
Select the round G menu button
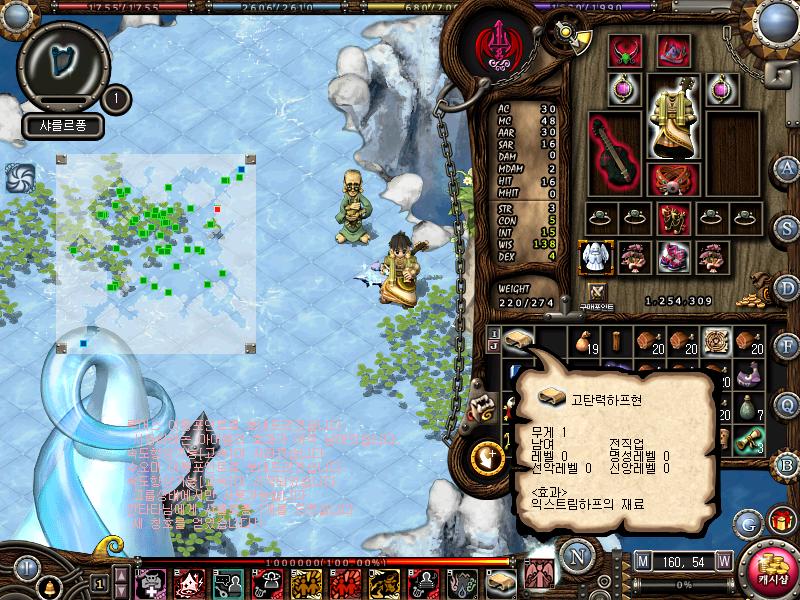747,522
